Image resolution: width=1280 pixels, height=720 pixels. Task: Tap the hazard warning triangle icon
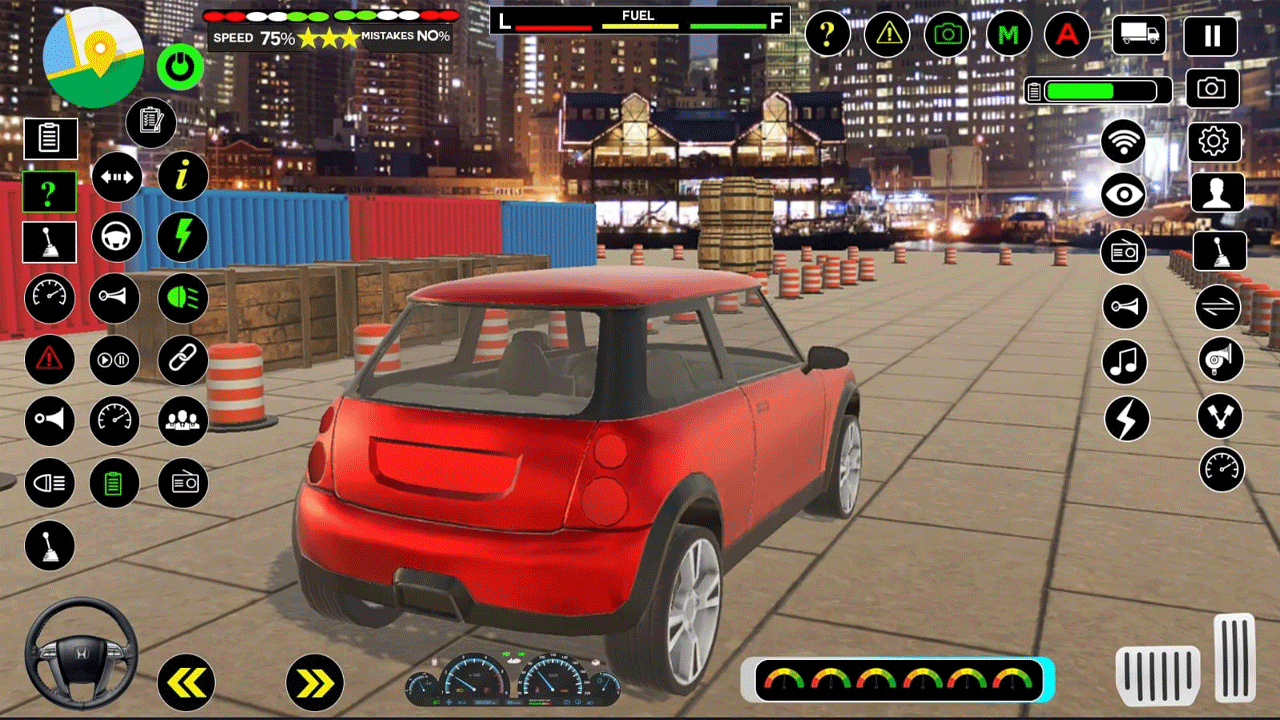point(49,361)
